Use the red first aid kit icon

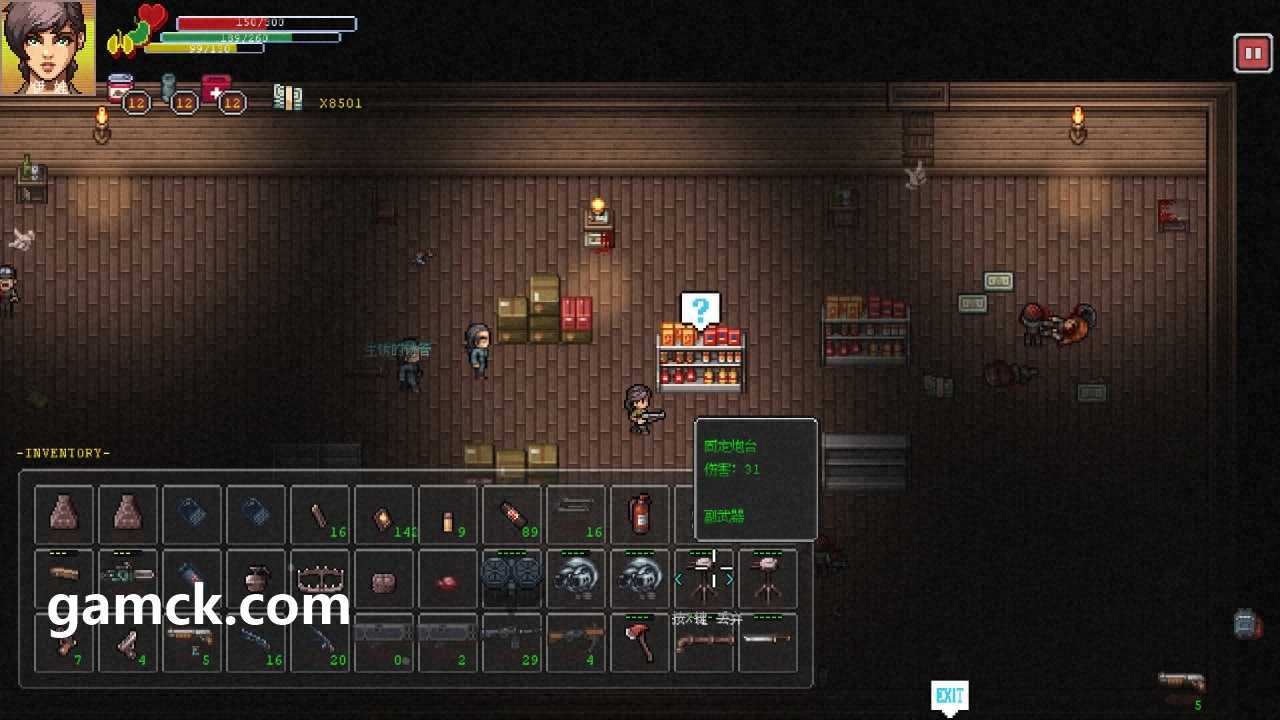[217, 90]
